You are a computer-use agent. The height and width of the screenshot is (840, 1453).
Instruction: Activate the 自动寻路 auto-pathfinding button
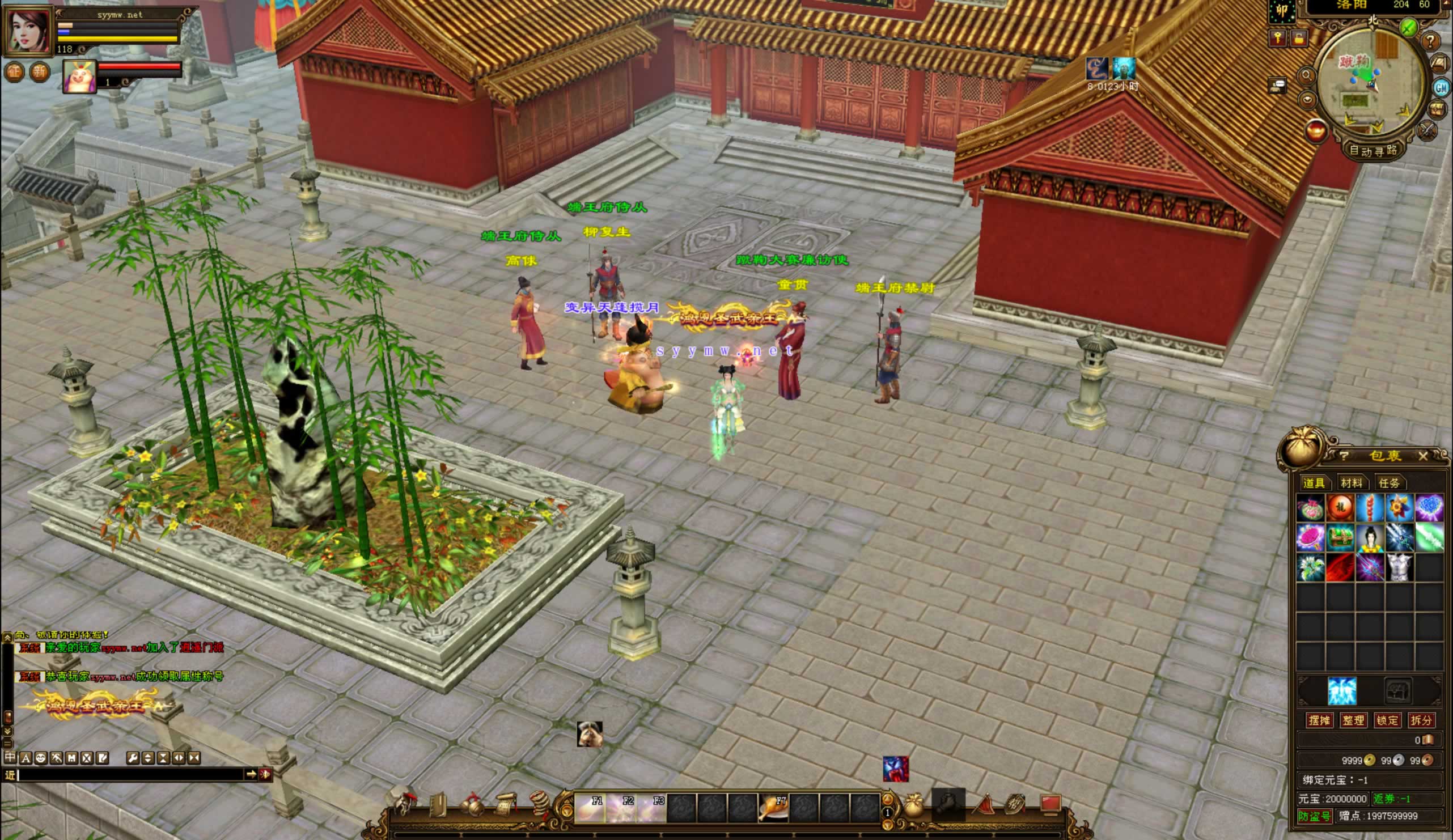point(1372,151)
